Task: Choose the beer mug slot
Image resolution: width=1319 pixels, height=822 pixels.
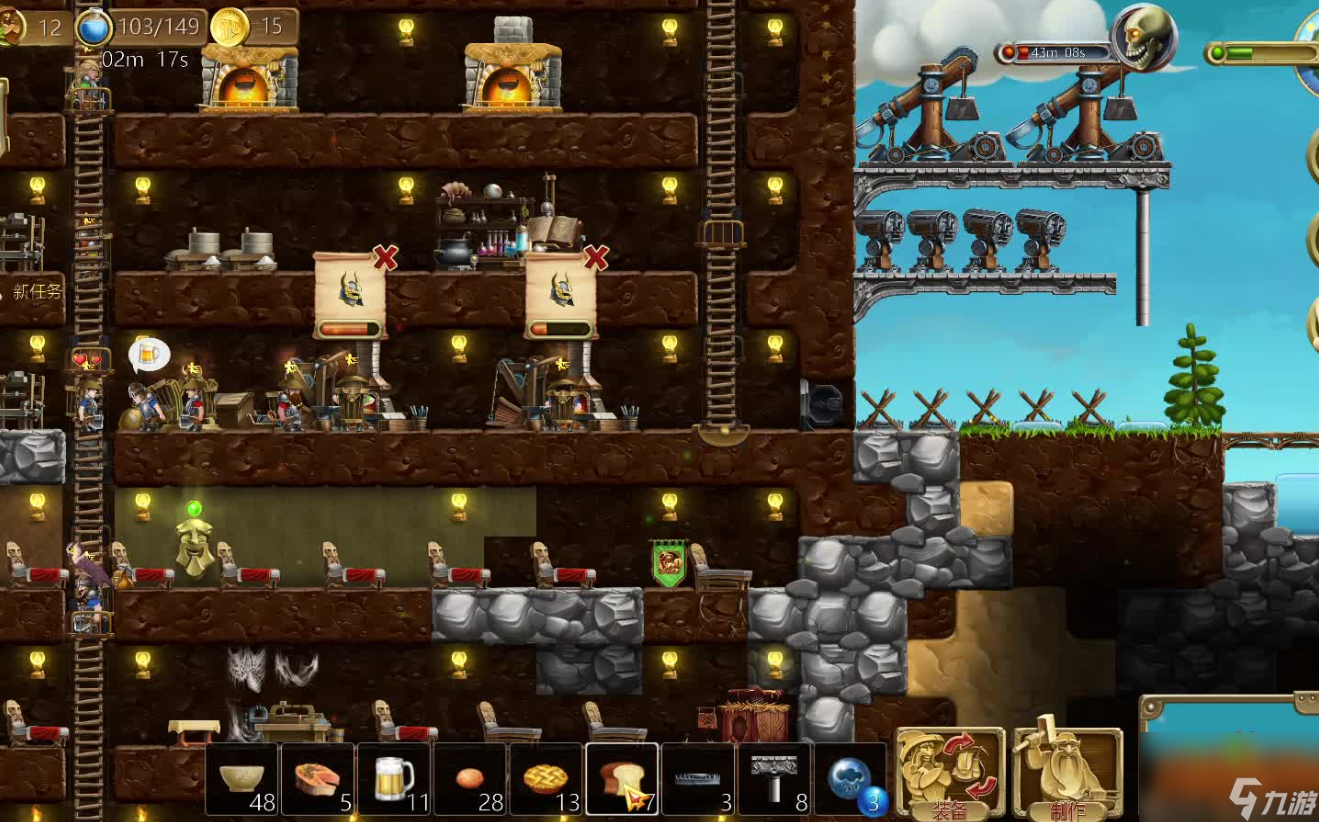Action: [394, 779]
